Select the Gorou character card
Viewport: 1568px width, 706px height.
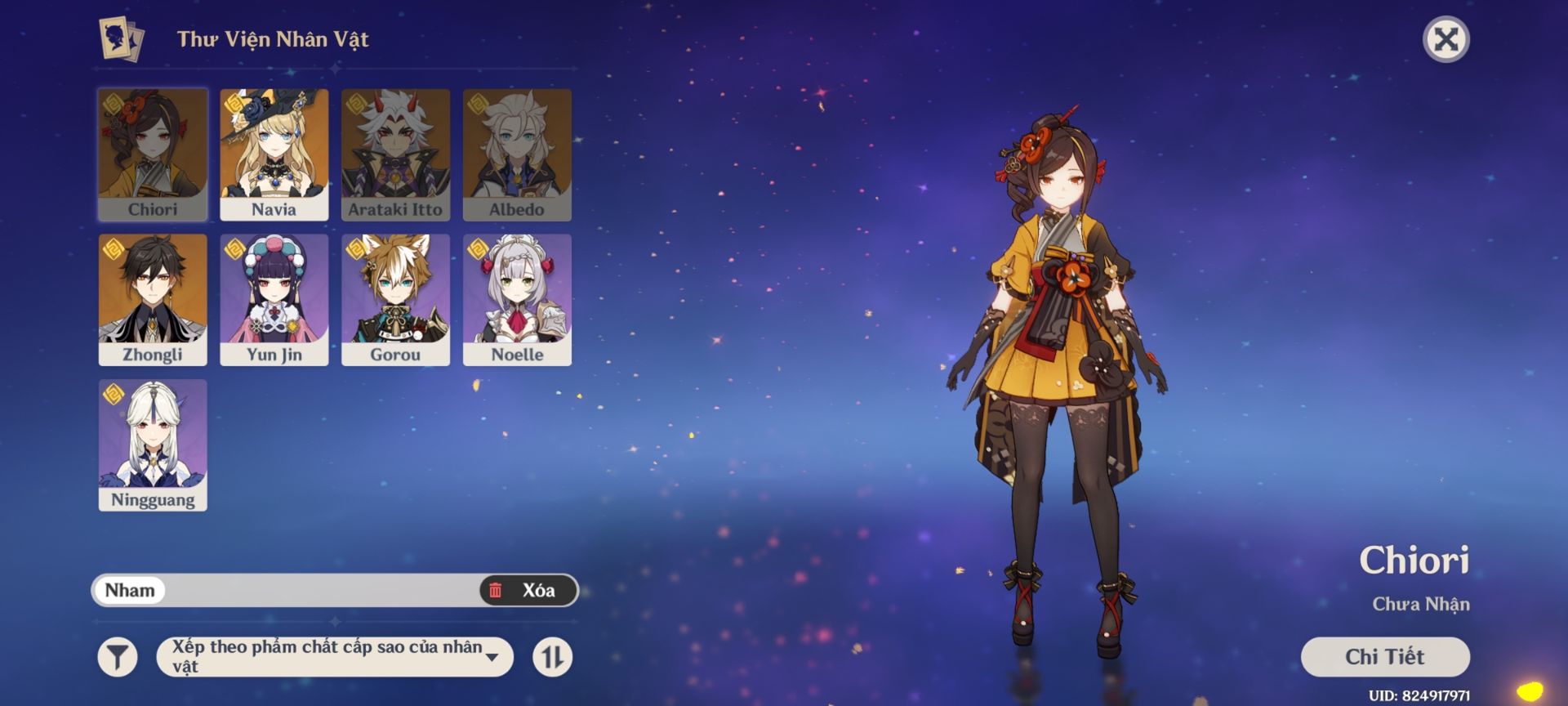[x=395, y=300]
